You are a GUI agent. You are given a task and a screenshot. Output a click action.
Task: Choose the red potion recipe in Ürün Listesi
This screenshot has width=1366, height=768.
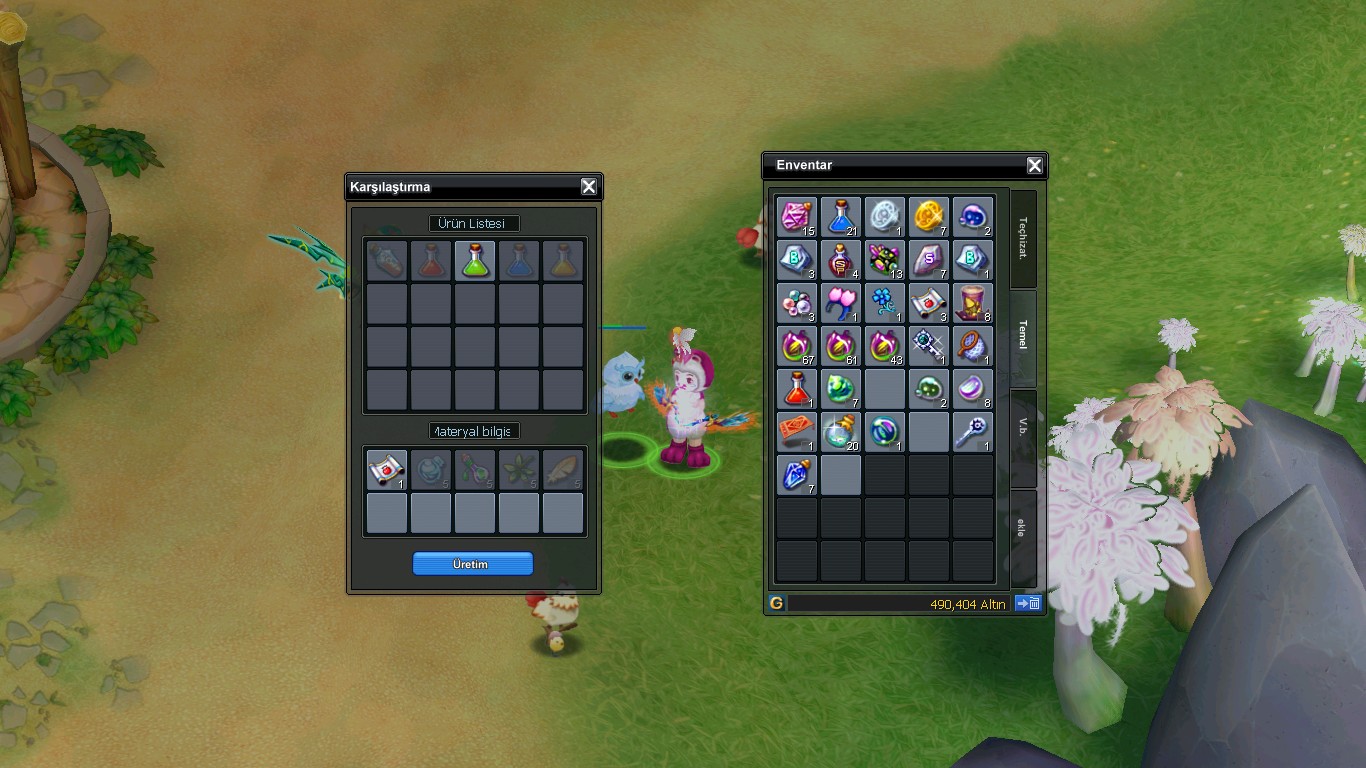coord(431,261)
